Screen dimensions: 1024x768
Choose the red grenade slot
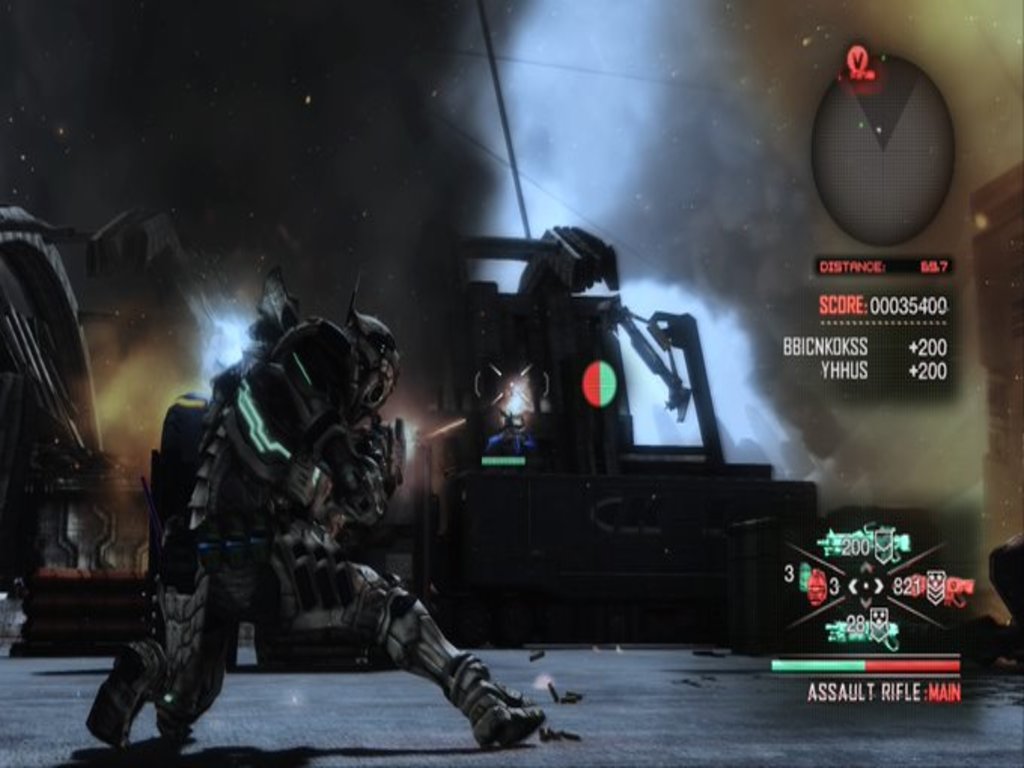click(x=815, y=586)
